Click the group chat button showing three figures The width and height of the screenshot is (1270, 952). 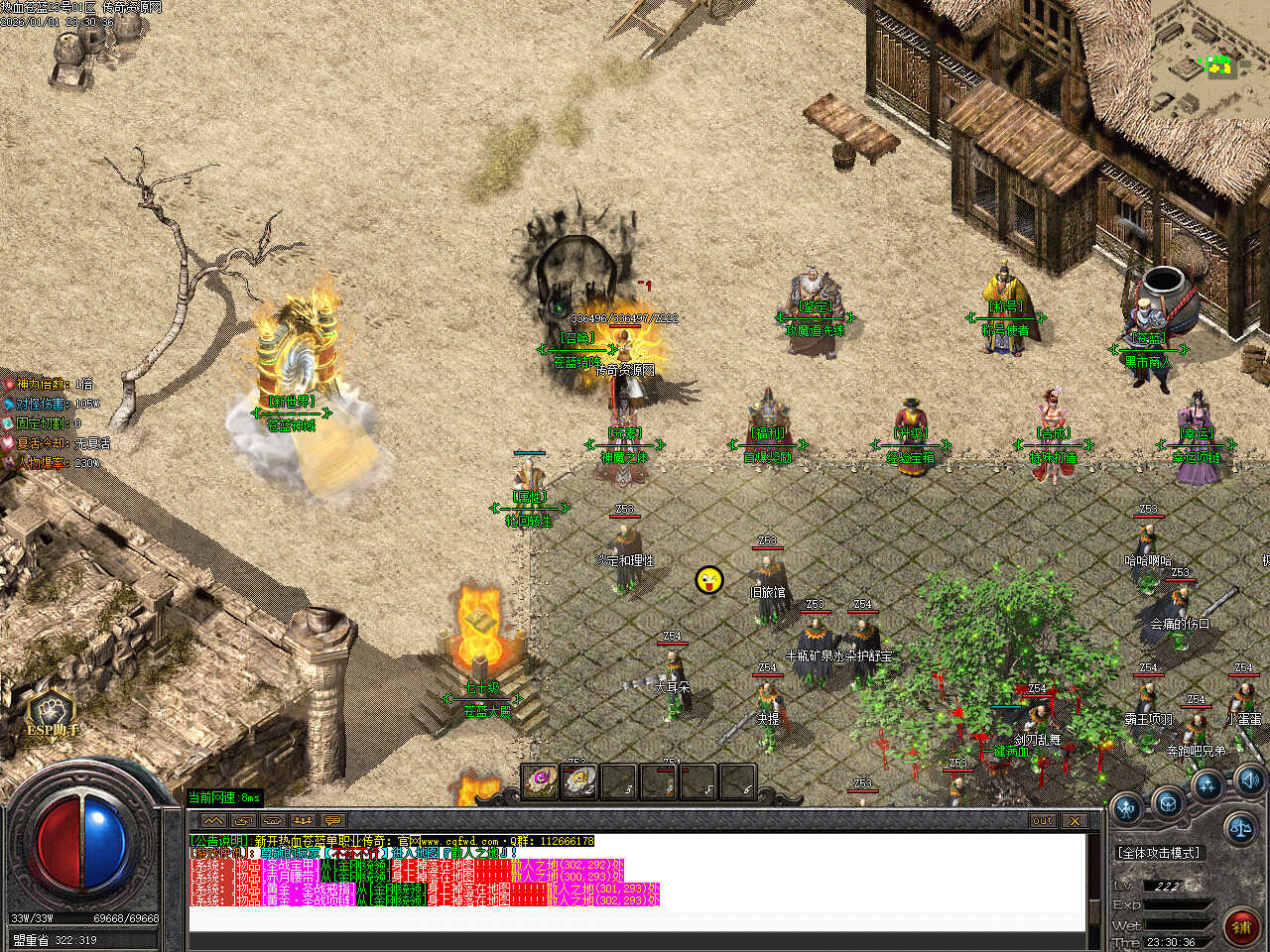tap(304, 821)
